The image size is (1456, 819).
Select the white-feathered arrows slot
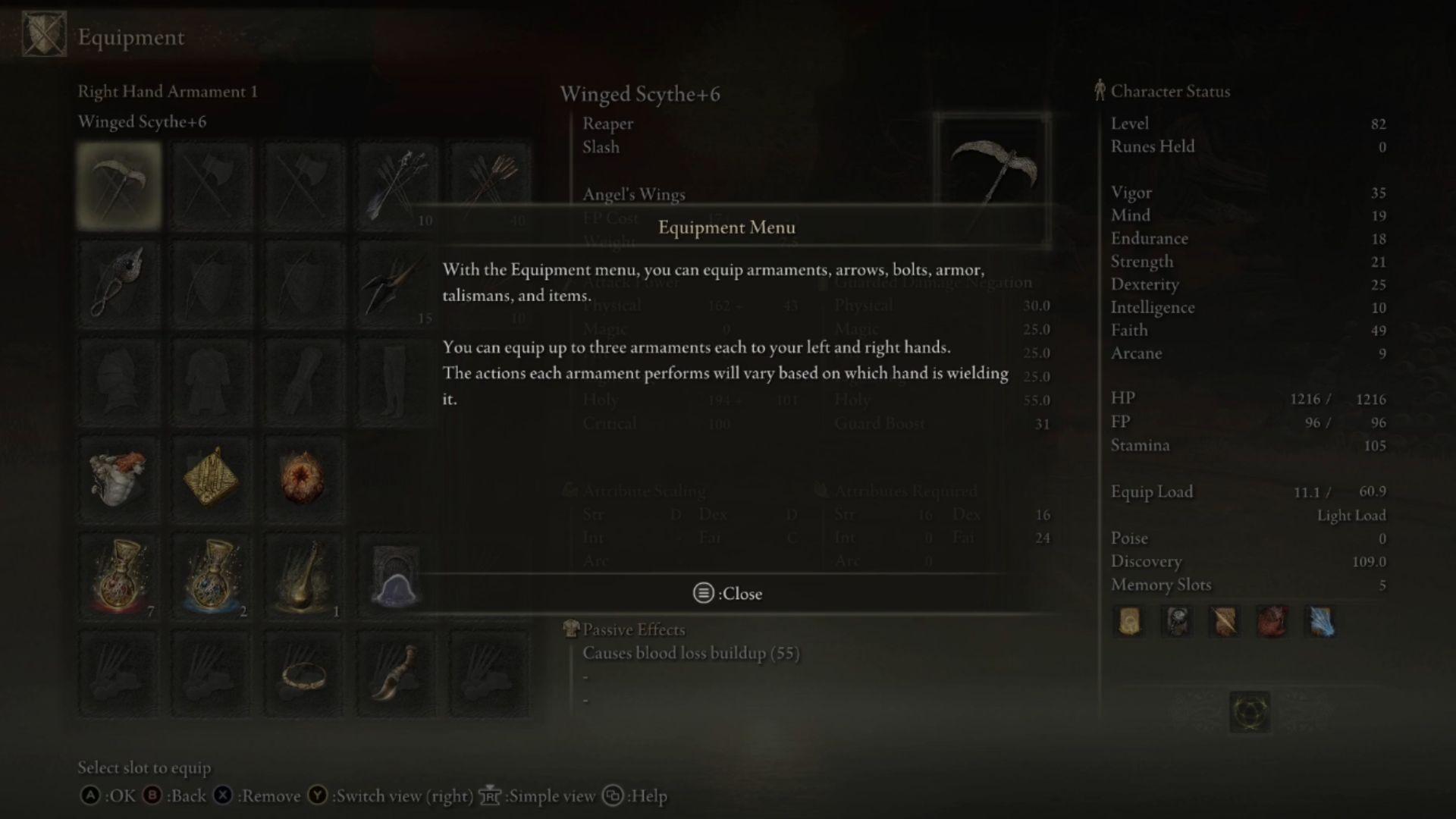[396, 186]
